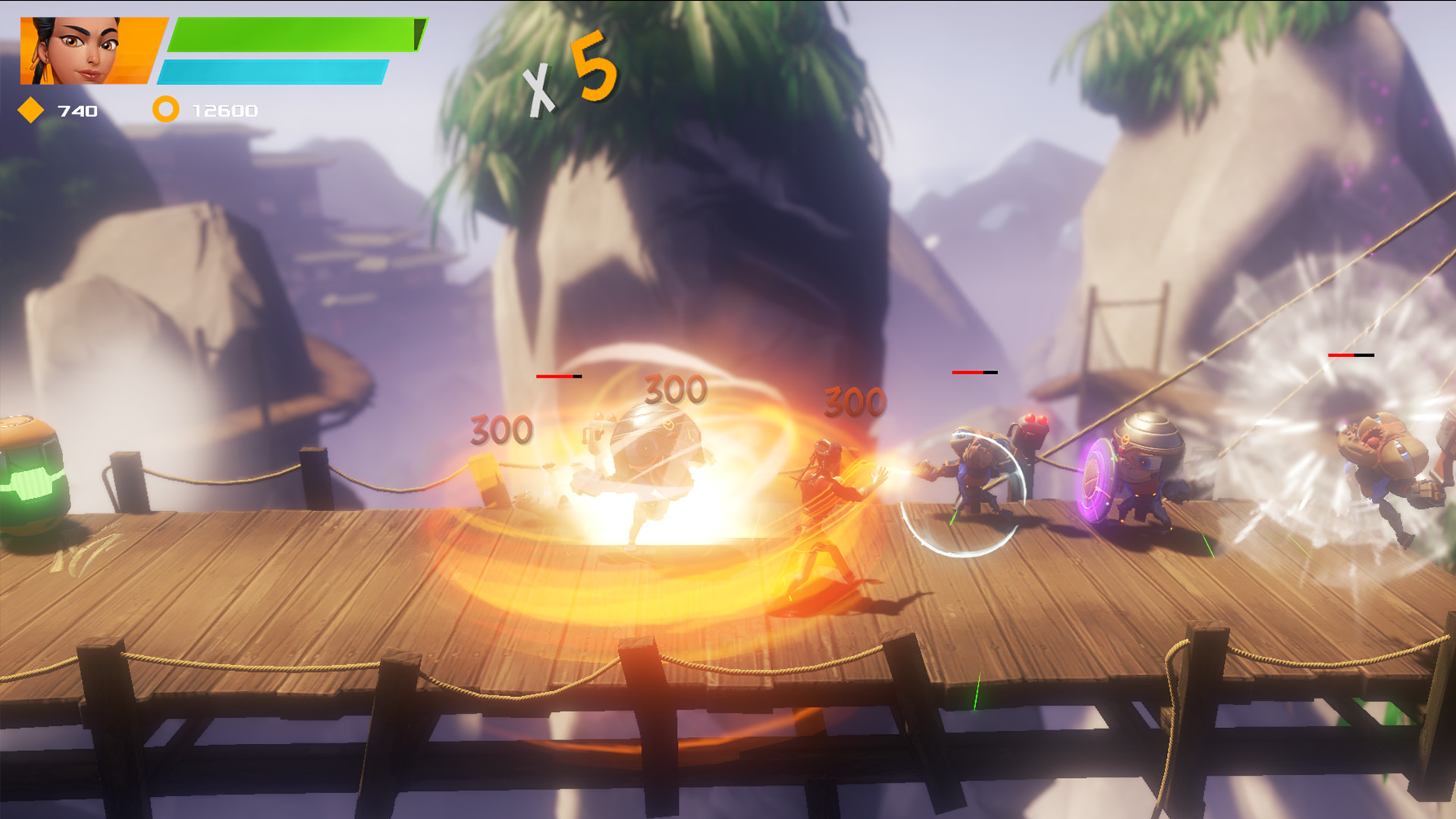
Task: Toggle the rightmost enemy's health bar
Action: tap(1352, 353)
